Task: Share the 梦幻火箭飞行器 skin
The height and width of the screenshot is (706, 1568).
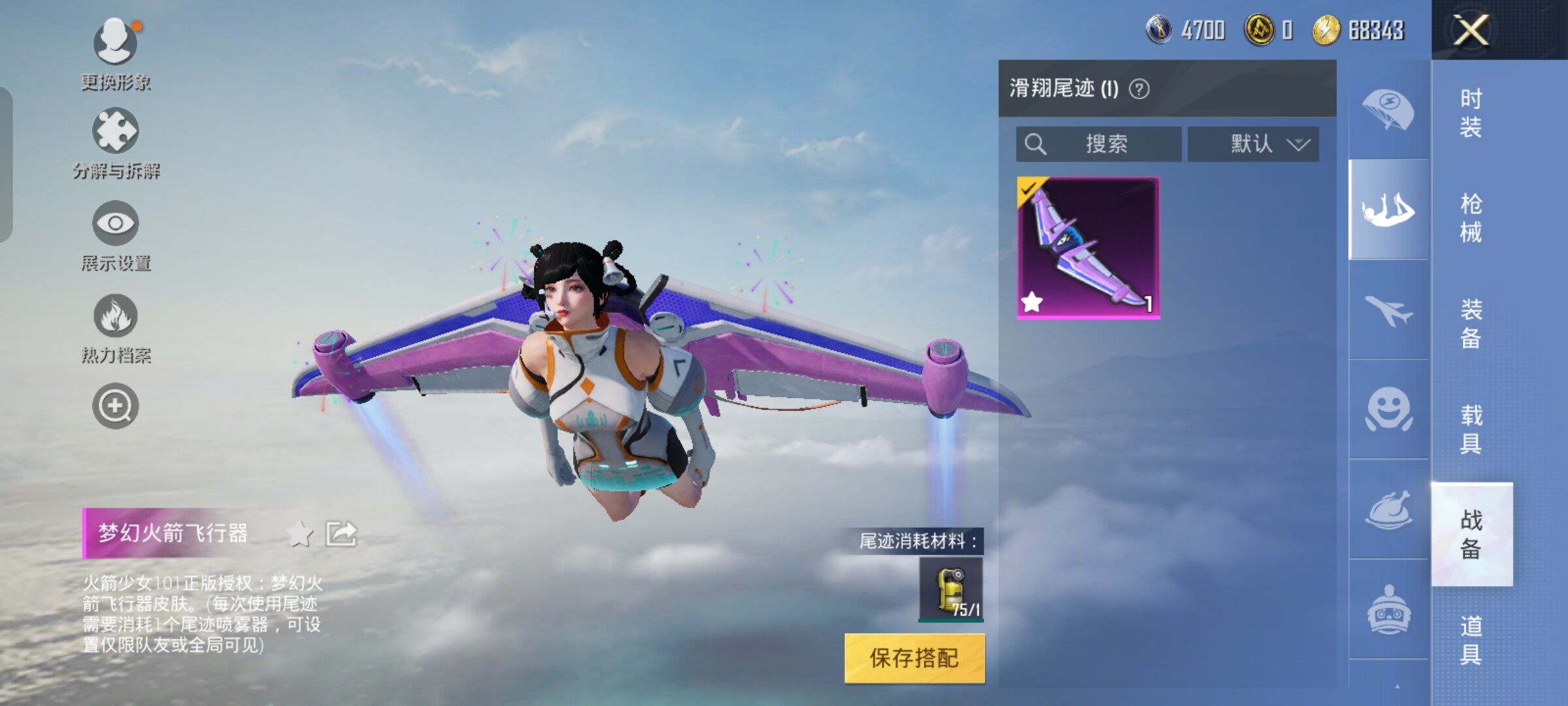Action: click(342, 533)
